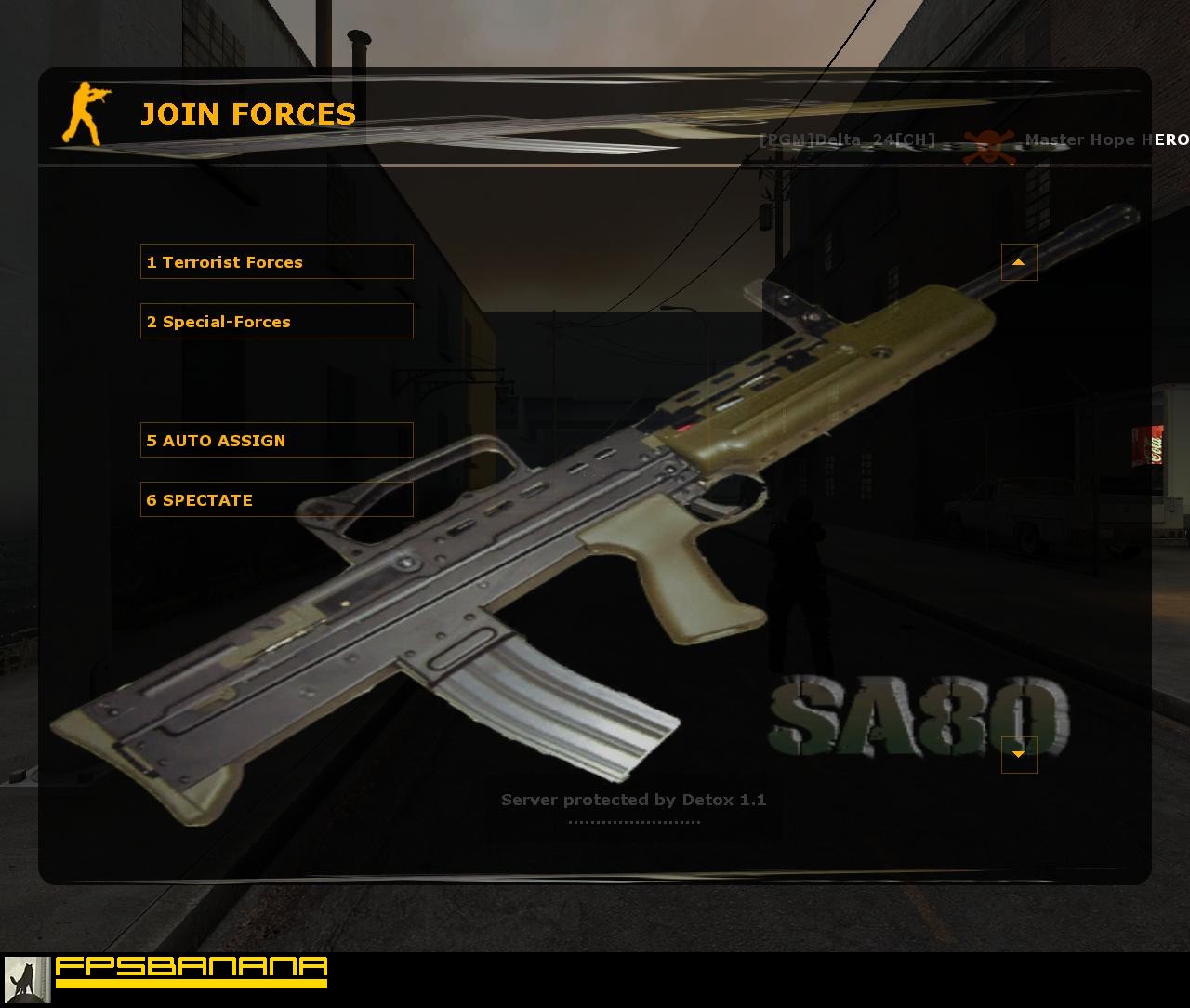Select the Special-Forces team

coord(276,321)
